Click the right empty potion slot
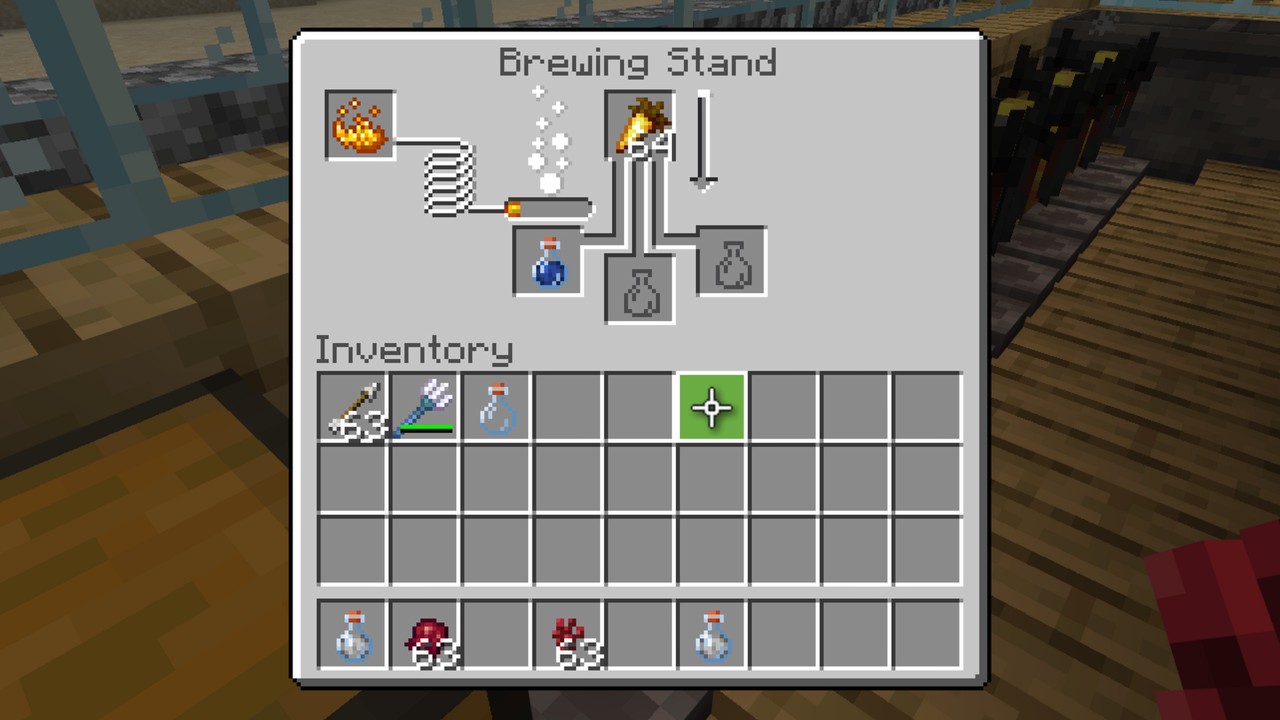Image resolution: width=1280 pixels, height=720 pixels. (729, 262)
